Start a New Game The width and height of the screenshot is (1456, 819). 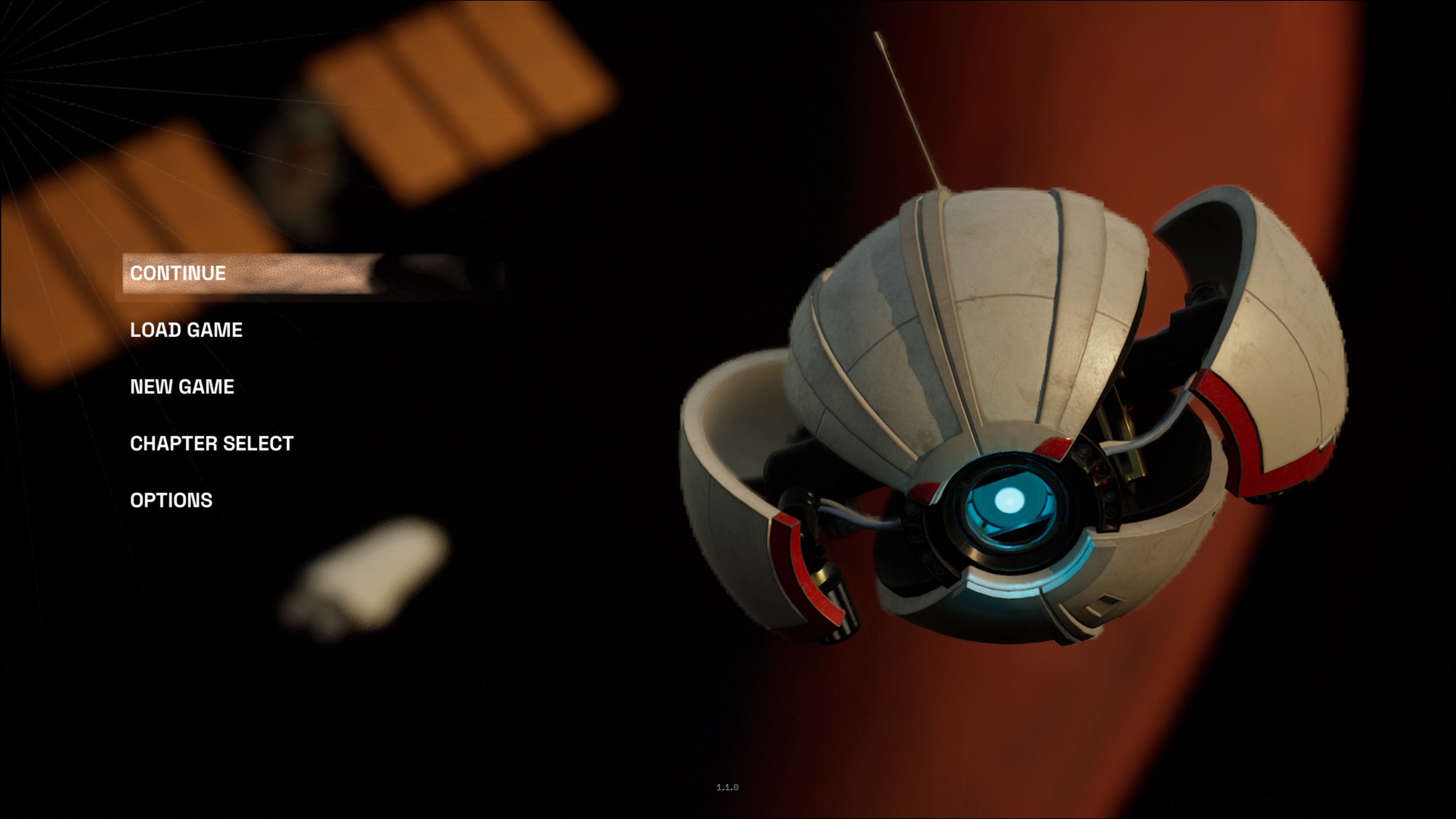[x=182, y=387]
